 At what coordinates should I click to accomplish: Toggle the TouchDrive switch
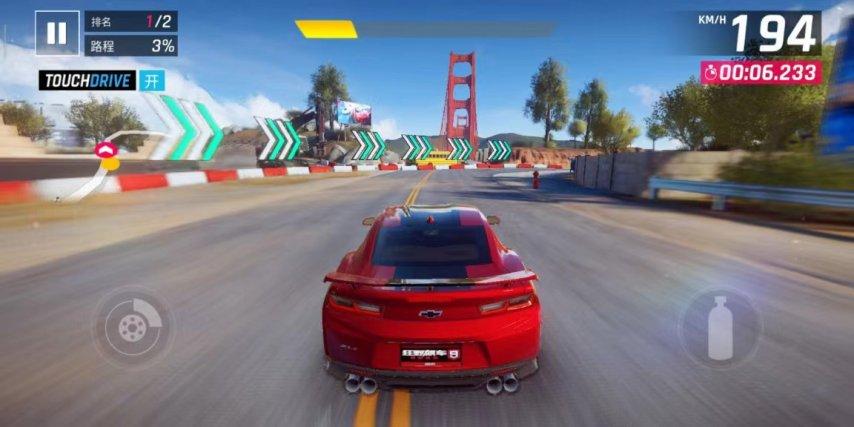click(x=153, y=81)
